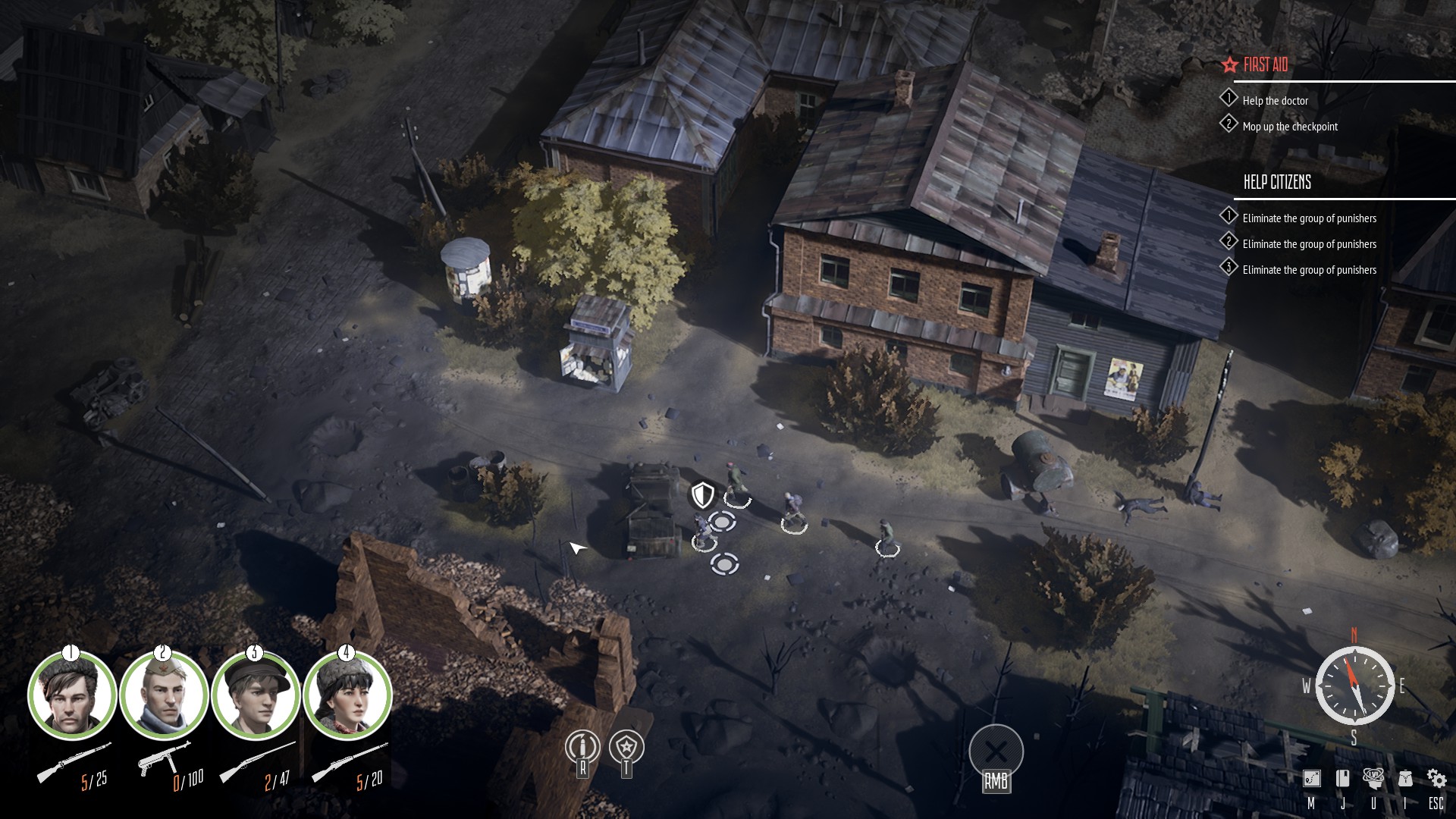Viewport: 1456px width, 819px height.
Task: Select squad member portrait number 3
Action: click(256, 695)
